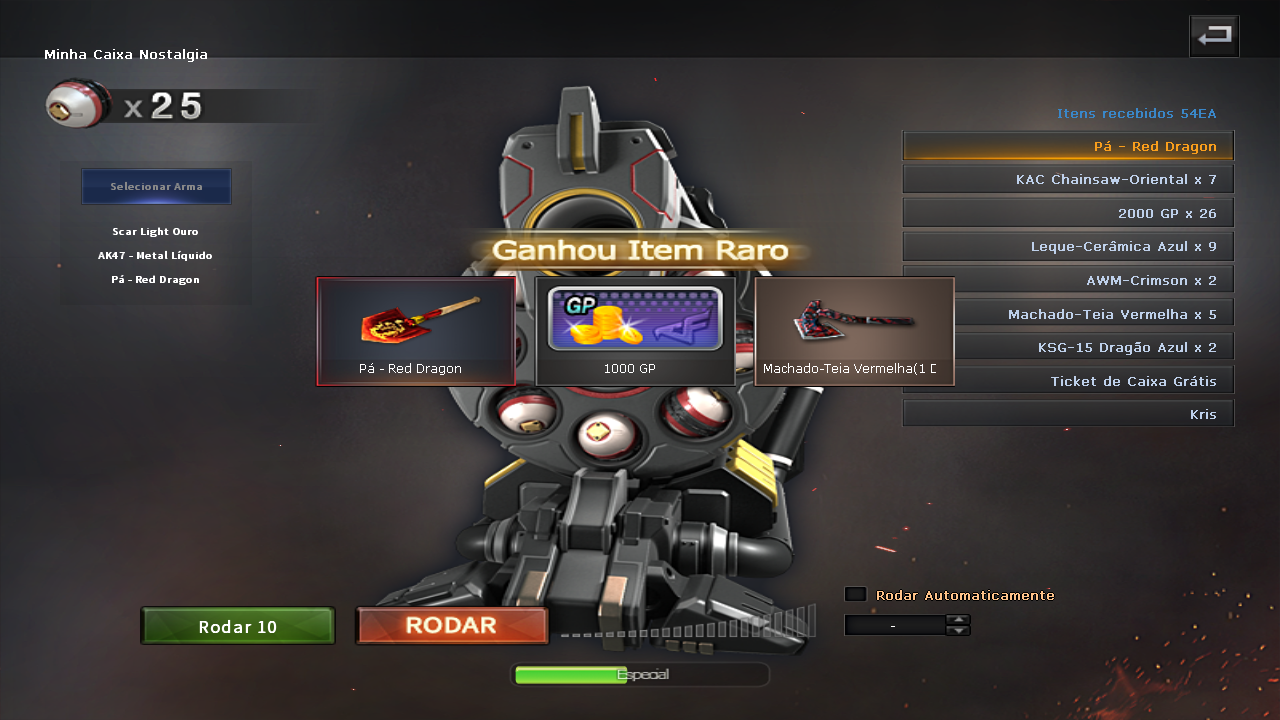Select the Pá - Red Dragon prize card

[x=416, y=331]
